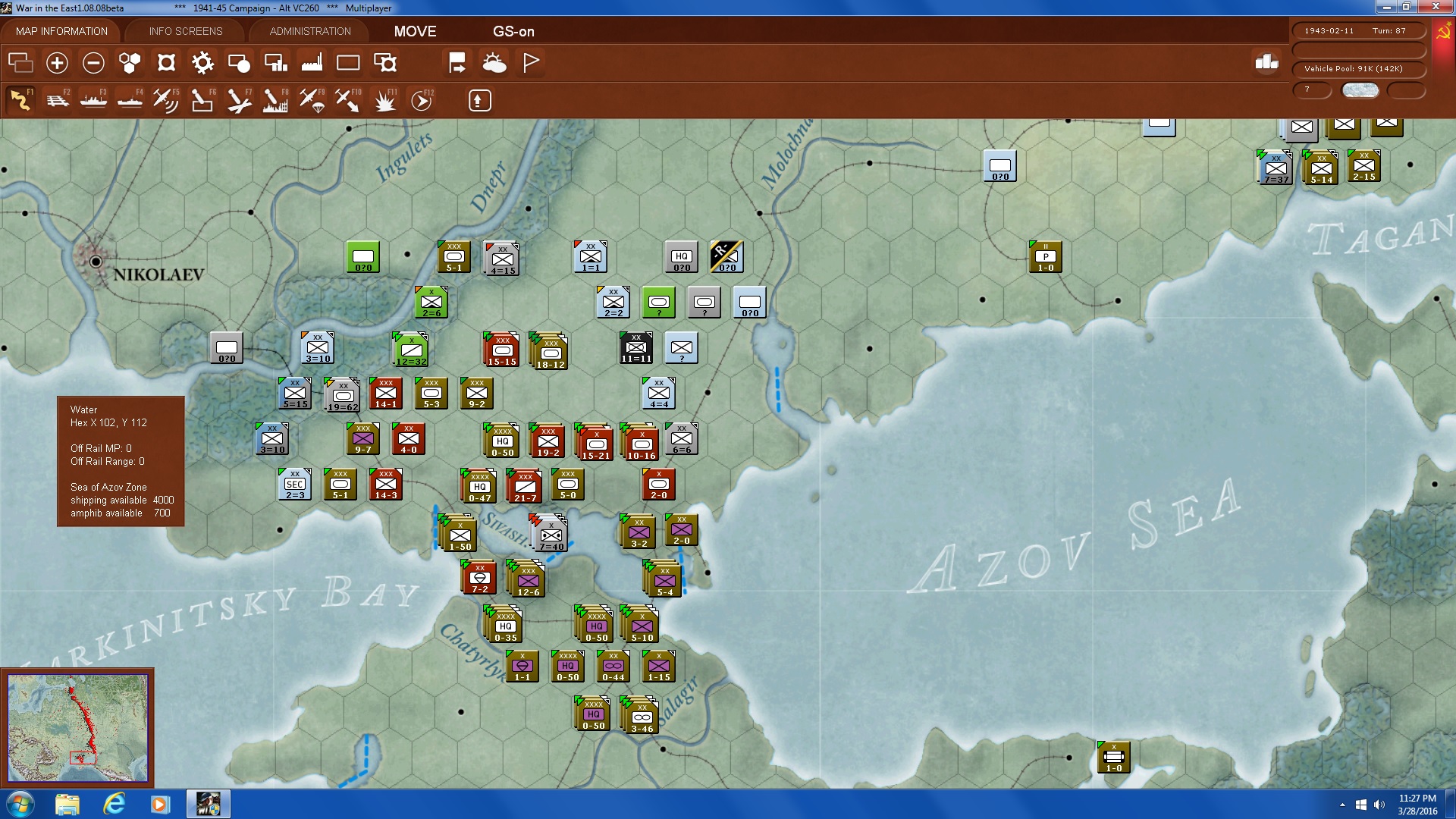Select naval transport mode (F3)
Viewport: 1456px width, 819px height.
point(93,99)
